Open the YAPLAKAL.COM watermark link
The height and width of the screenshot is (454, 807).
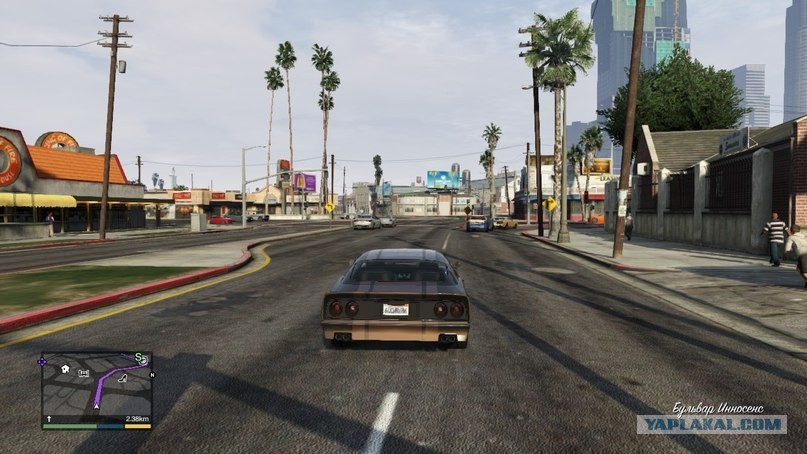click(711, 424)
